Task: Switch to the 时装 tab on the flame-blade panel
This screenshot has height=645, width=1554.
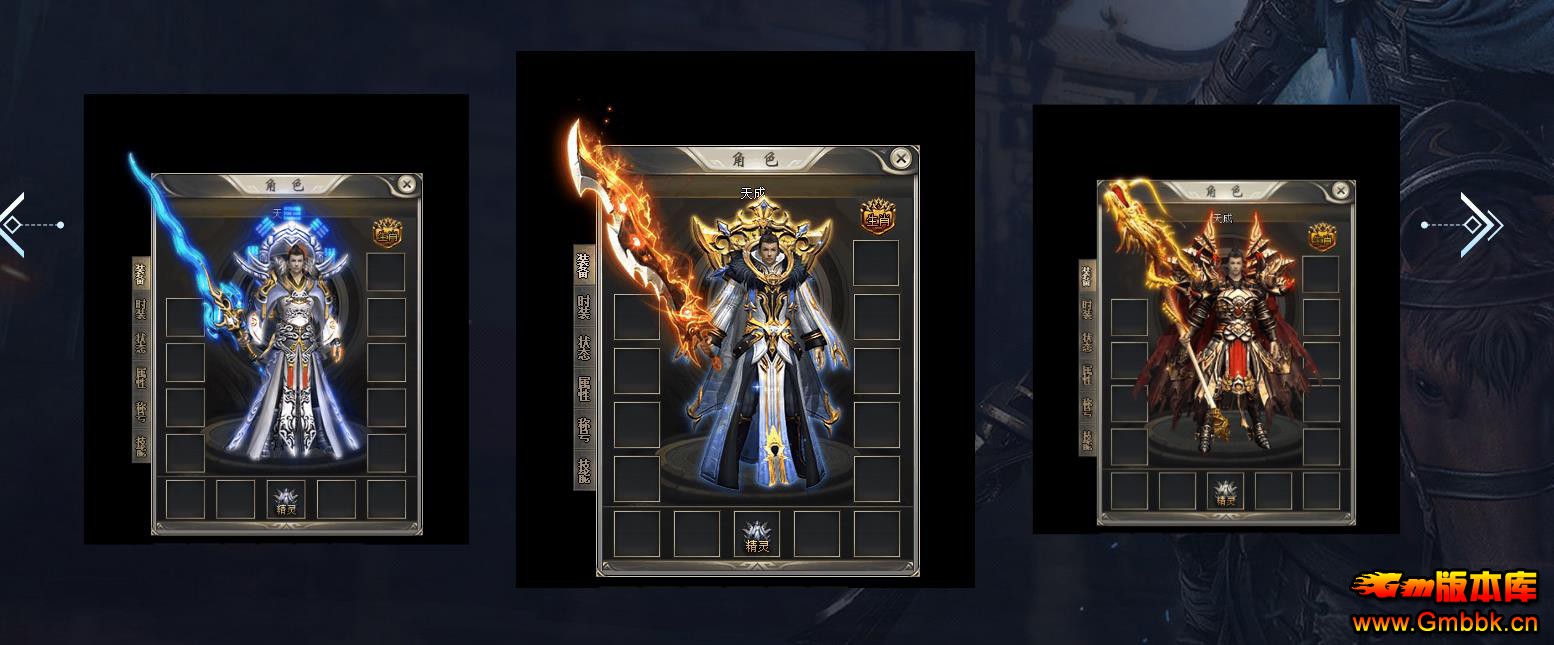Action: [x=584, y=308]
